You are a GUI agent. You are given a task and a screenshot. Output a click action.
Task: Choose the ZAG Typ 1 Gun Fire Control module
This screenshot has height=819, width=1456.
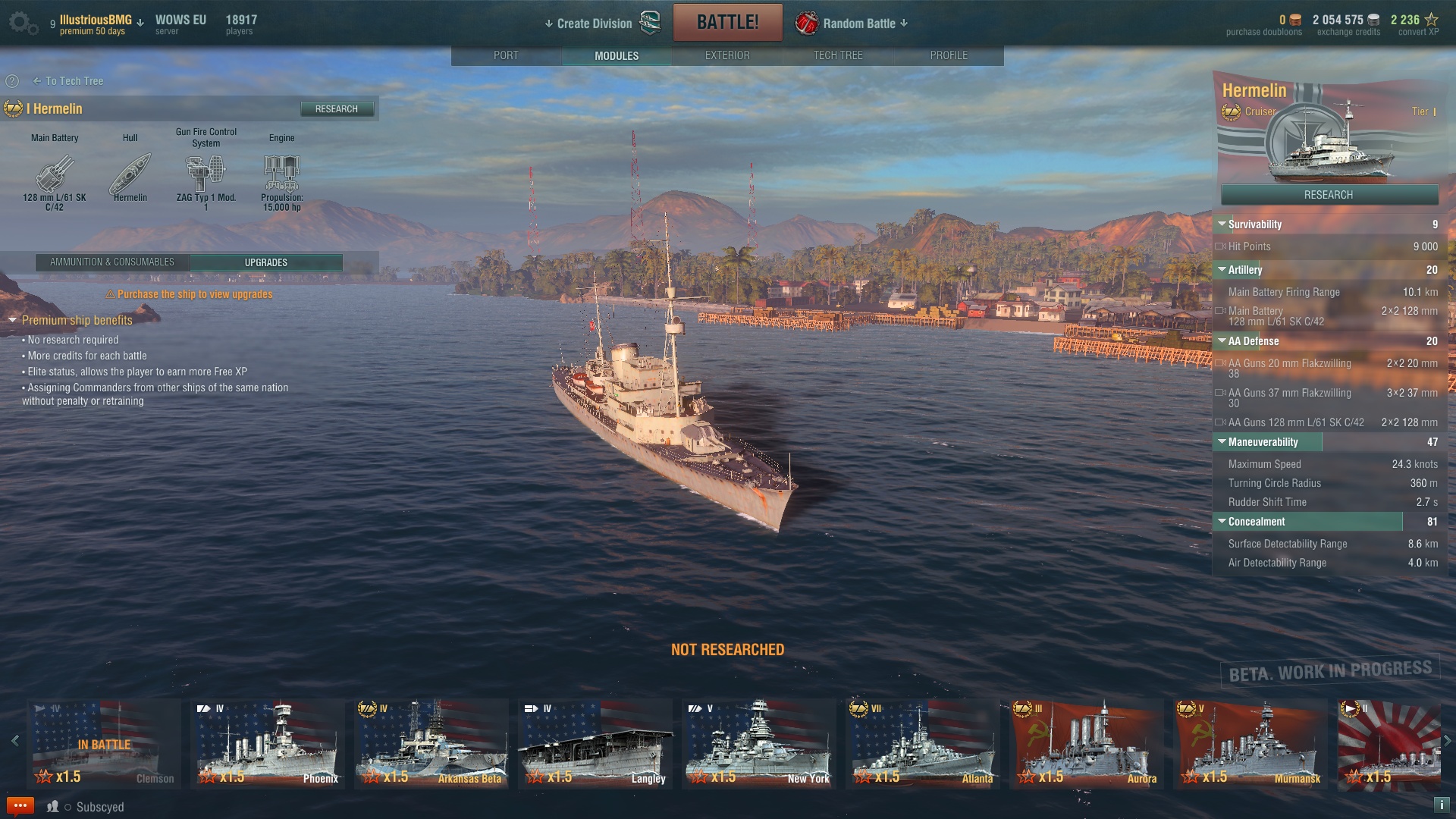pyautogui.click(x=206, y=174)
